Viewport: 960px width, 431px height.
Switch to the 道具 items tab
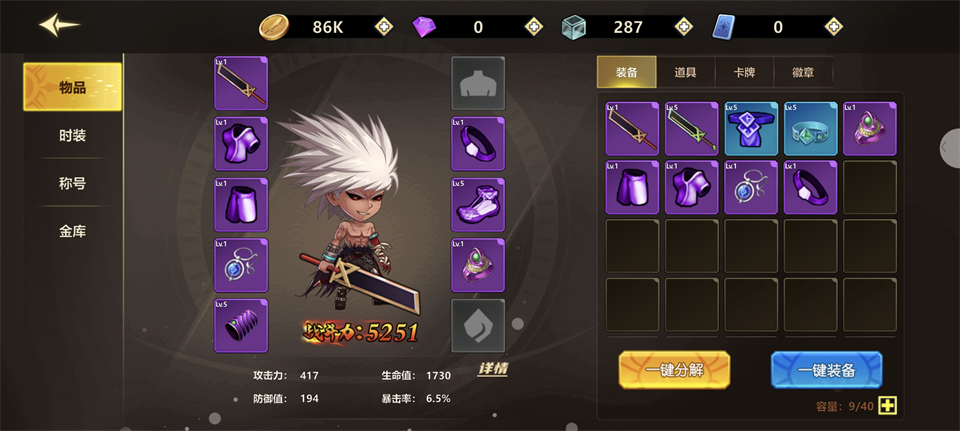686,72
